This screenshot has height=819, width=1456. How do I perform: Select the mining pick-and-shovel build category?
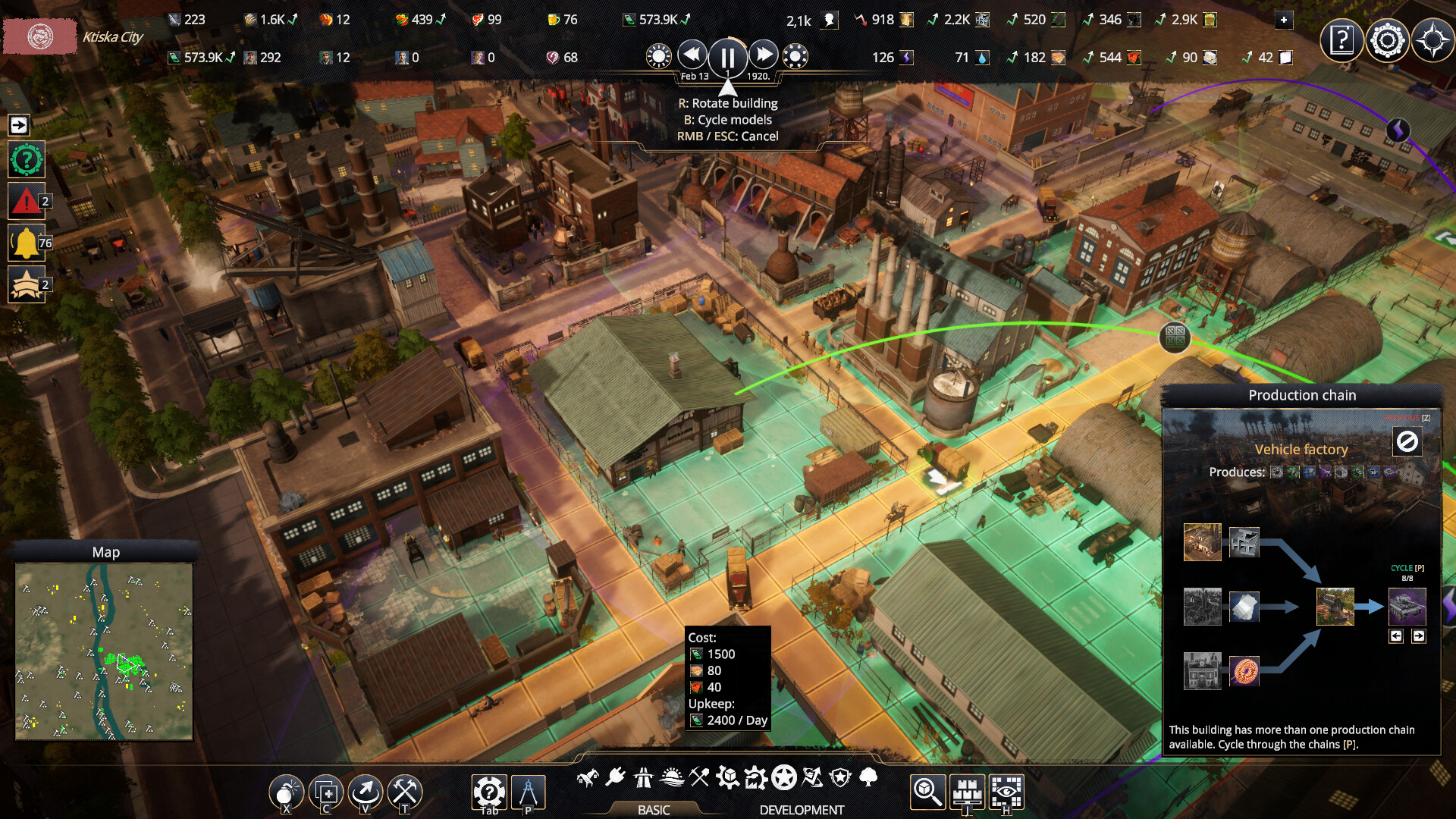699,778
